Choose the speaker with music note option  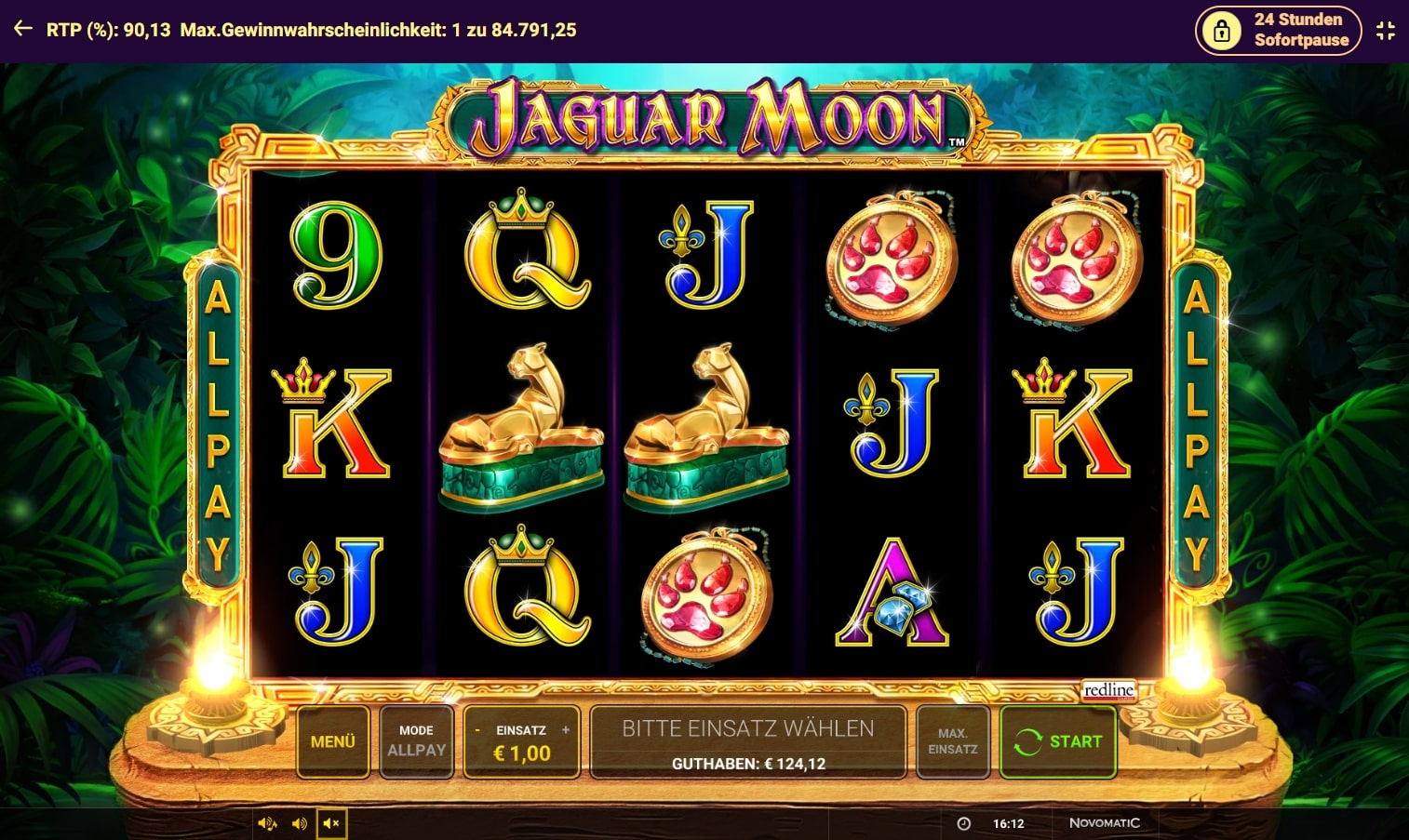(x=267, y=823)
